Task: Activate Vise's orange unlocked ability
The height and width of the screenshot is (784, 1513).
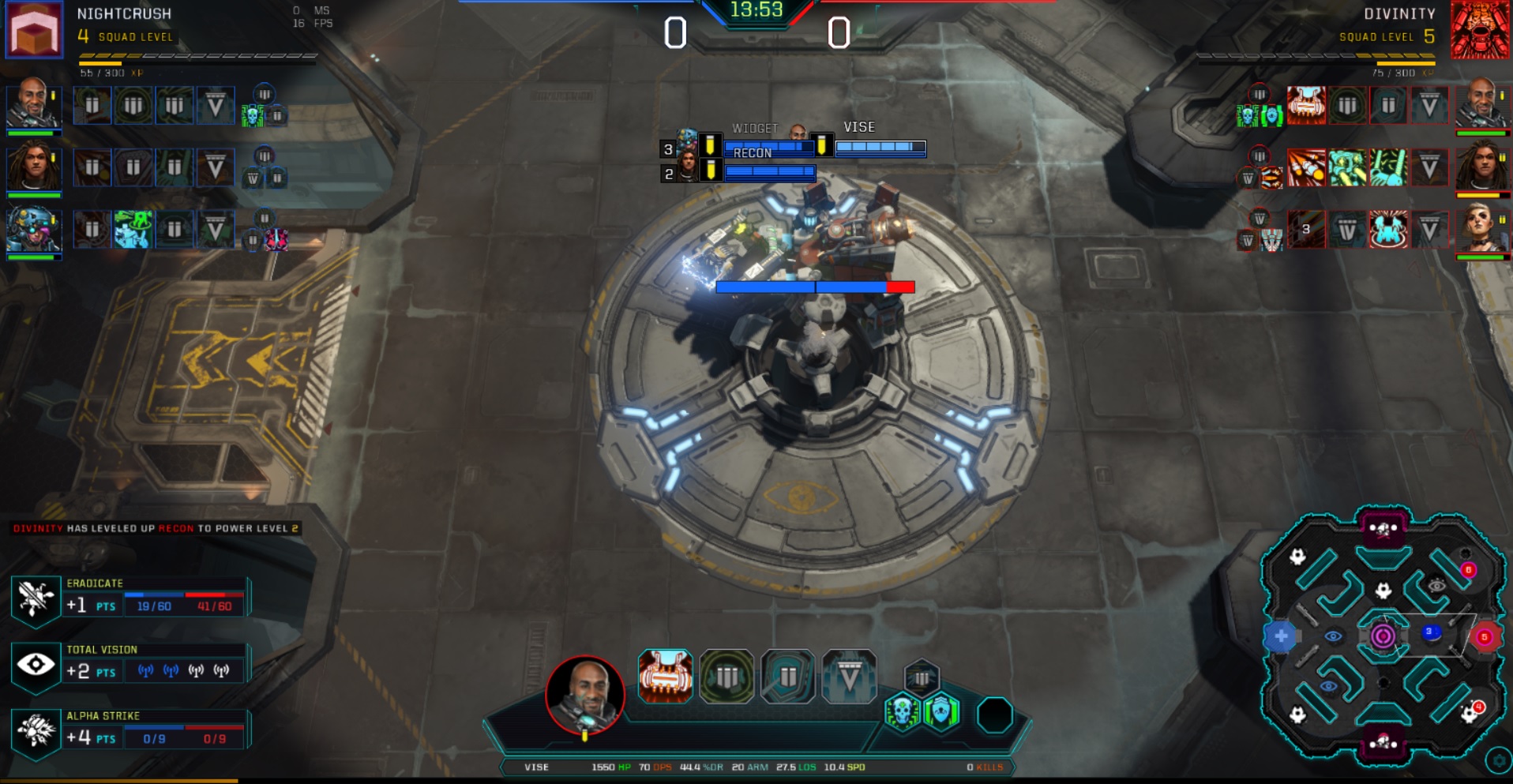Action: [665, 677]
